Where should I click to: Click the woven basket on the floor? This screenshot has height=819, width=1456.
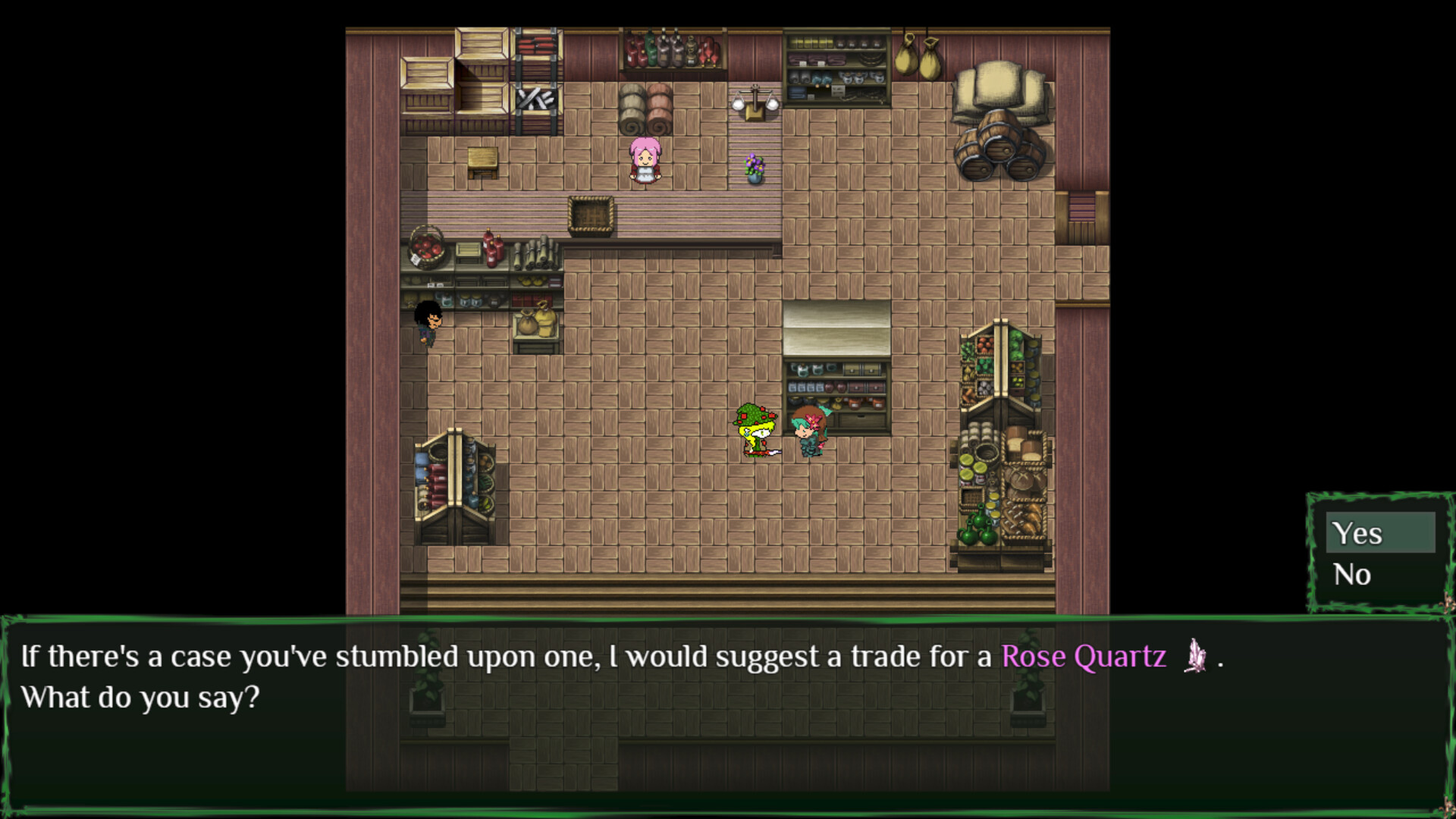click(590, 215)
